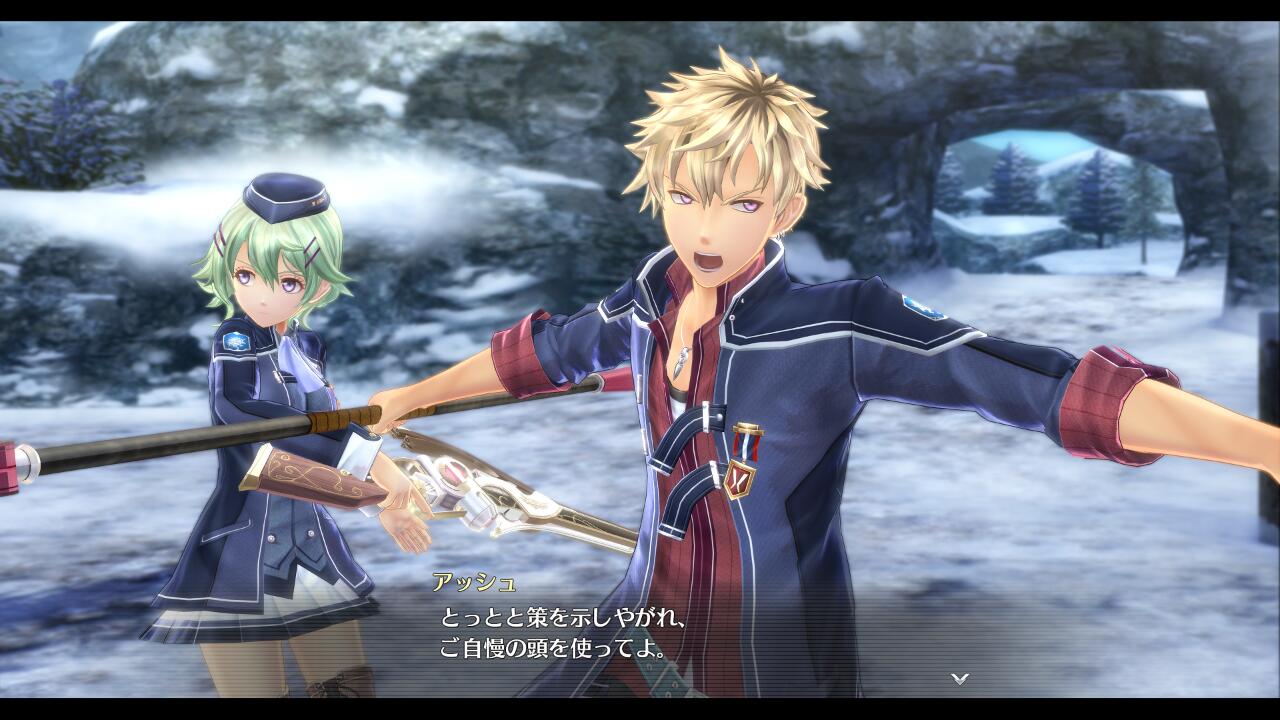
Task: Click the green ring on Musse's finger
Action: tap(412, 511)
